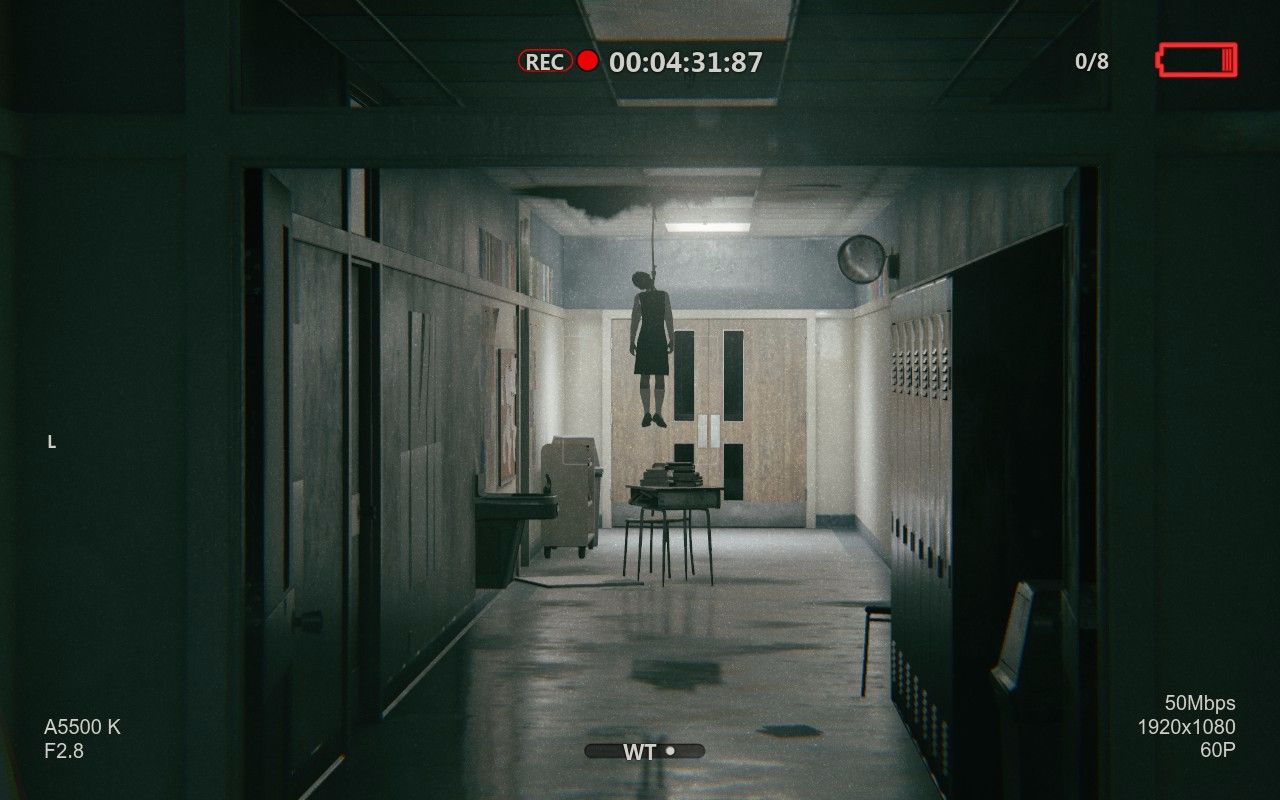
Task: Toggle the battery display indicator
Action: (x=1195, y=60)
